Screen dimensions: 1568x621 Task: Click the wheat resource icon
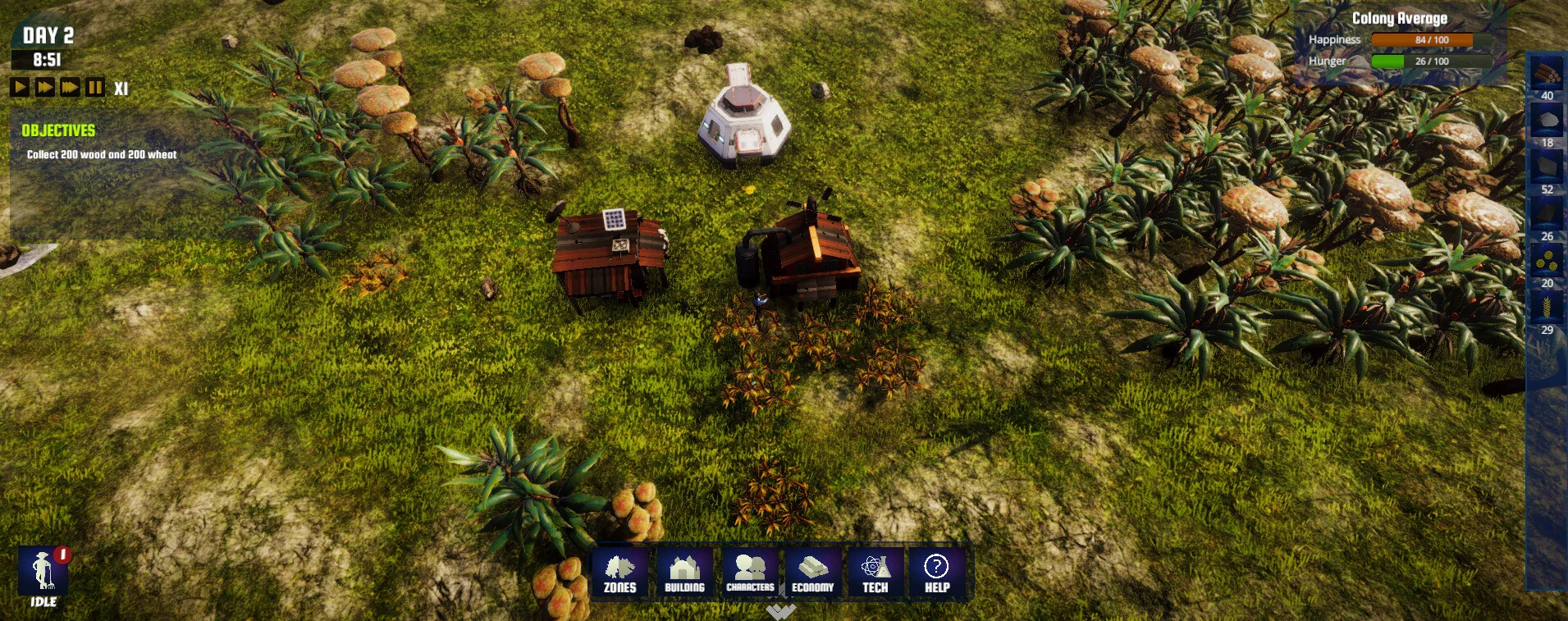tap(1547, 308)
